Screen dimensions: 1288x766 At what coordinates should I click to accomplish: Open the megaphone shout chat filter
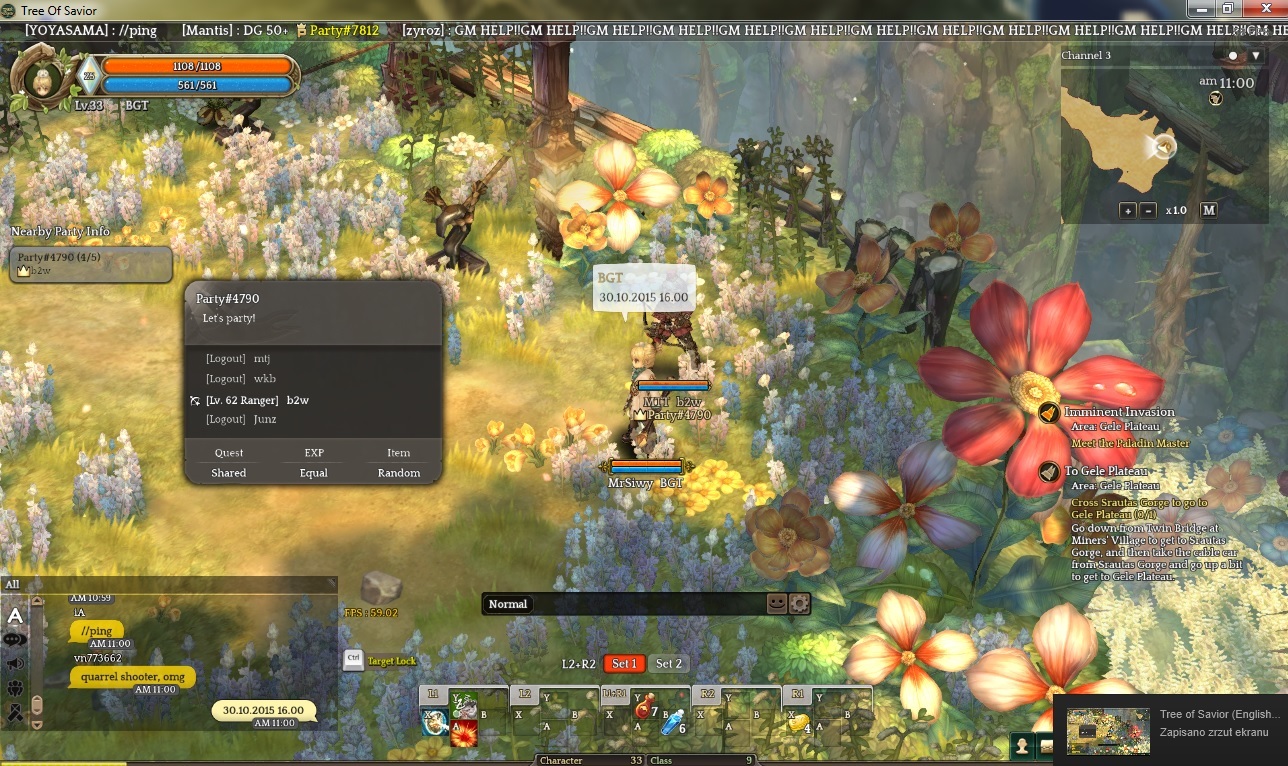coord(15,663)
